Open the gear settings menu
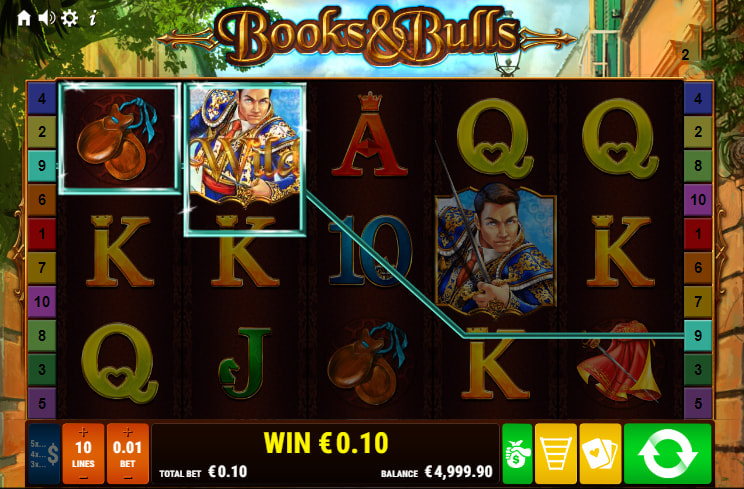The width and height of the screenshot is (744, 489). 70,17
